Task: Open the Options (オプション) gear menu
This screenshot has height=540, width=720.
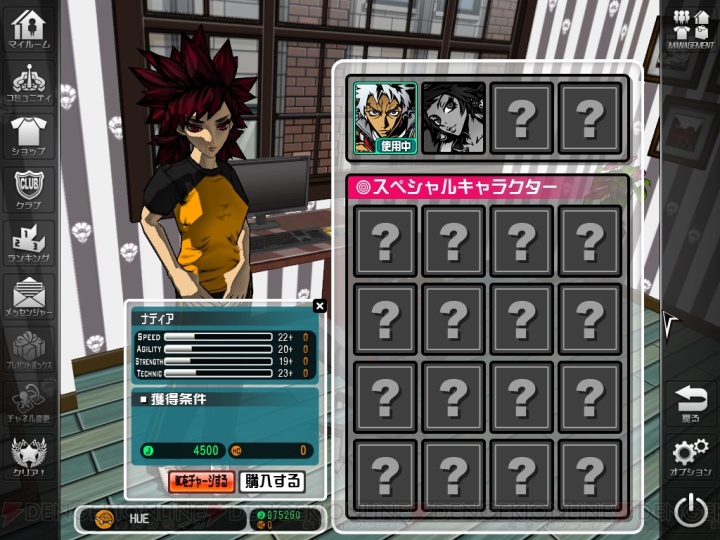Action: click(x=690, y=456)
